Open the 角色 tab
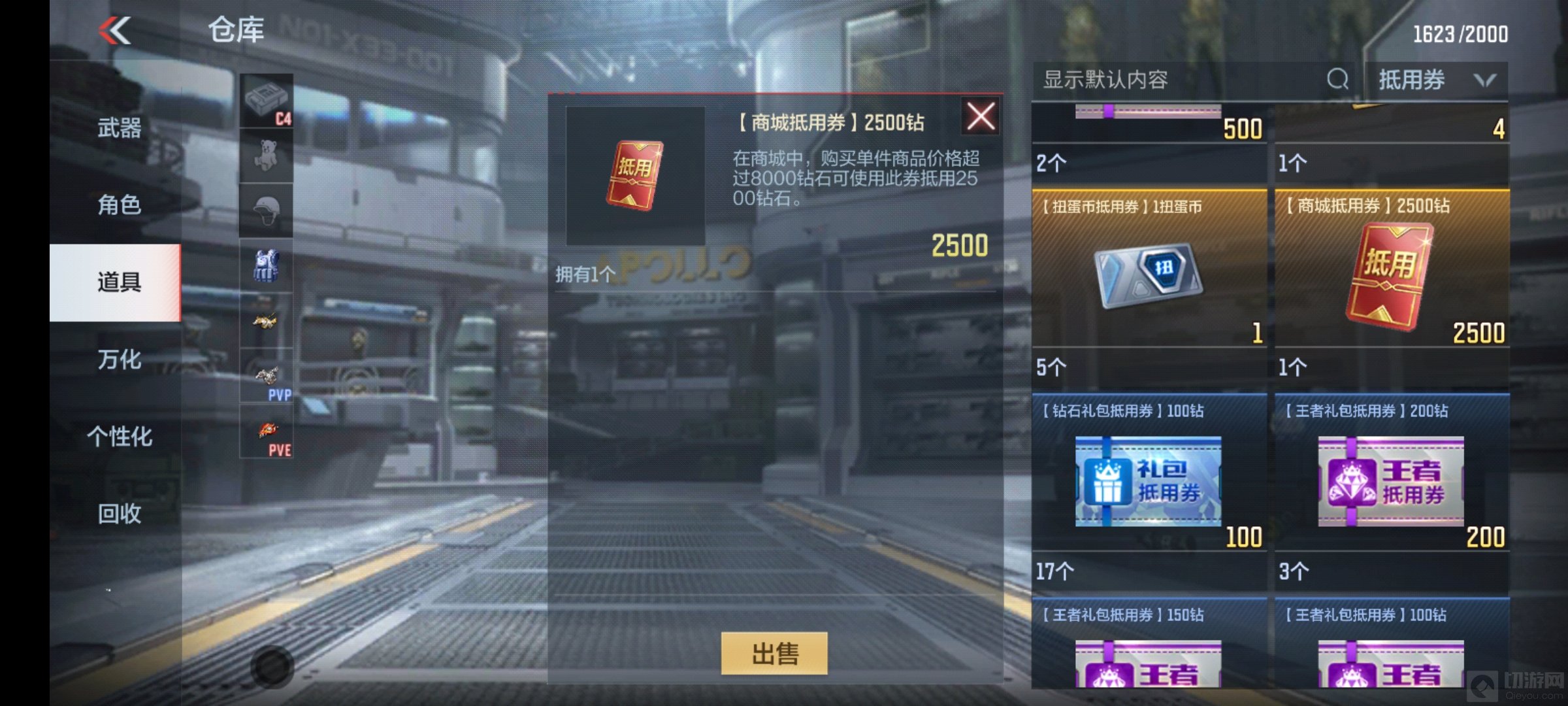Viewport: 1568px width, 706px height. click(120, 205)
